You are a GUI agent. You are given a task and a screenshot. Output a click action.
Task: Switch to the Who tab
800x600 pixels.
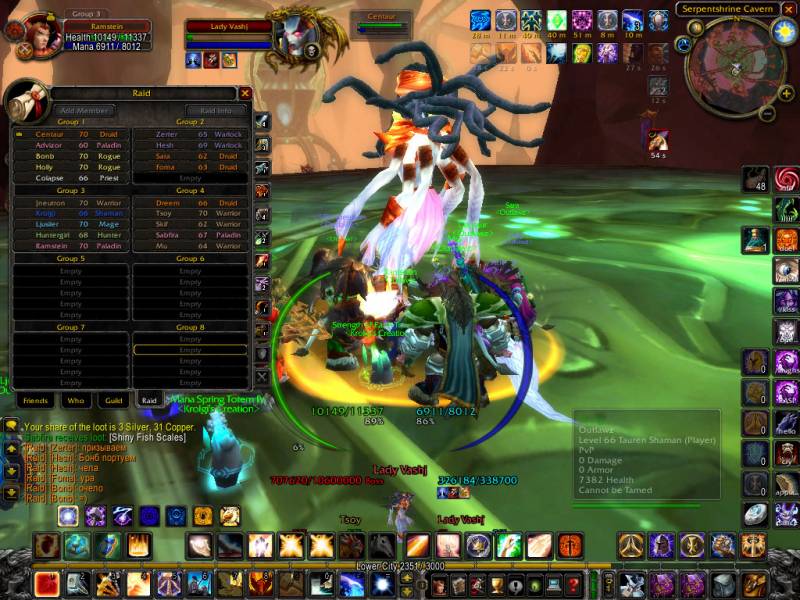click(76, 399)
